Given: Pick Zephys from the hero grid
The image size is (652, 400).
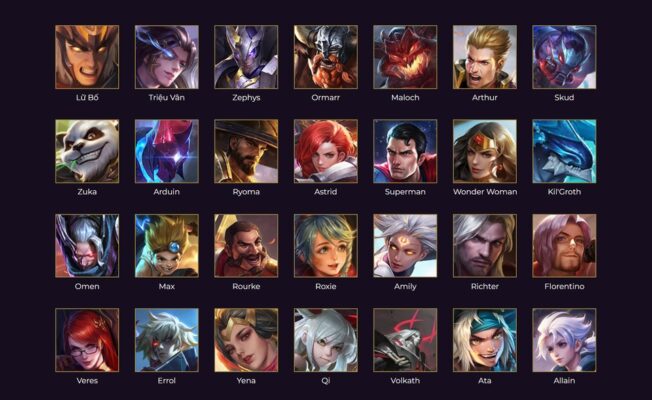Looking at the screenshot, I should [246, 57].
